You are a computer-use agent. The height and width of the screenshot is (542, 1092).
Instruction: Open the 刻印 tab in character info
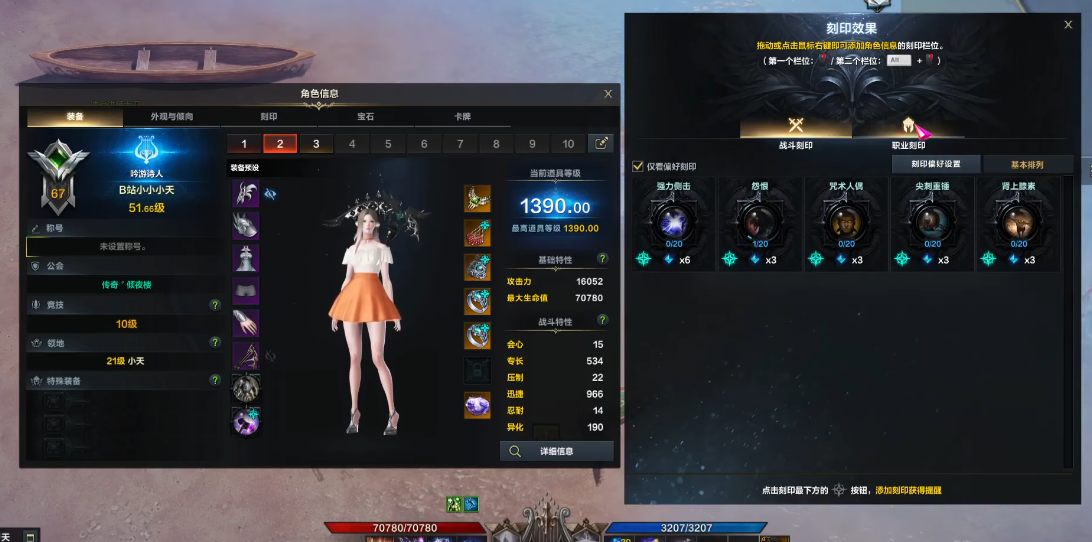click(269, 117)
